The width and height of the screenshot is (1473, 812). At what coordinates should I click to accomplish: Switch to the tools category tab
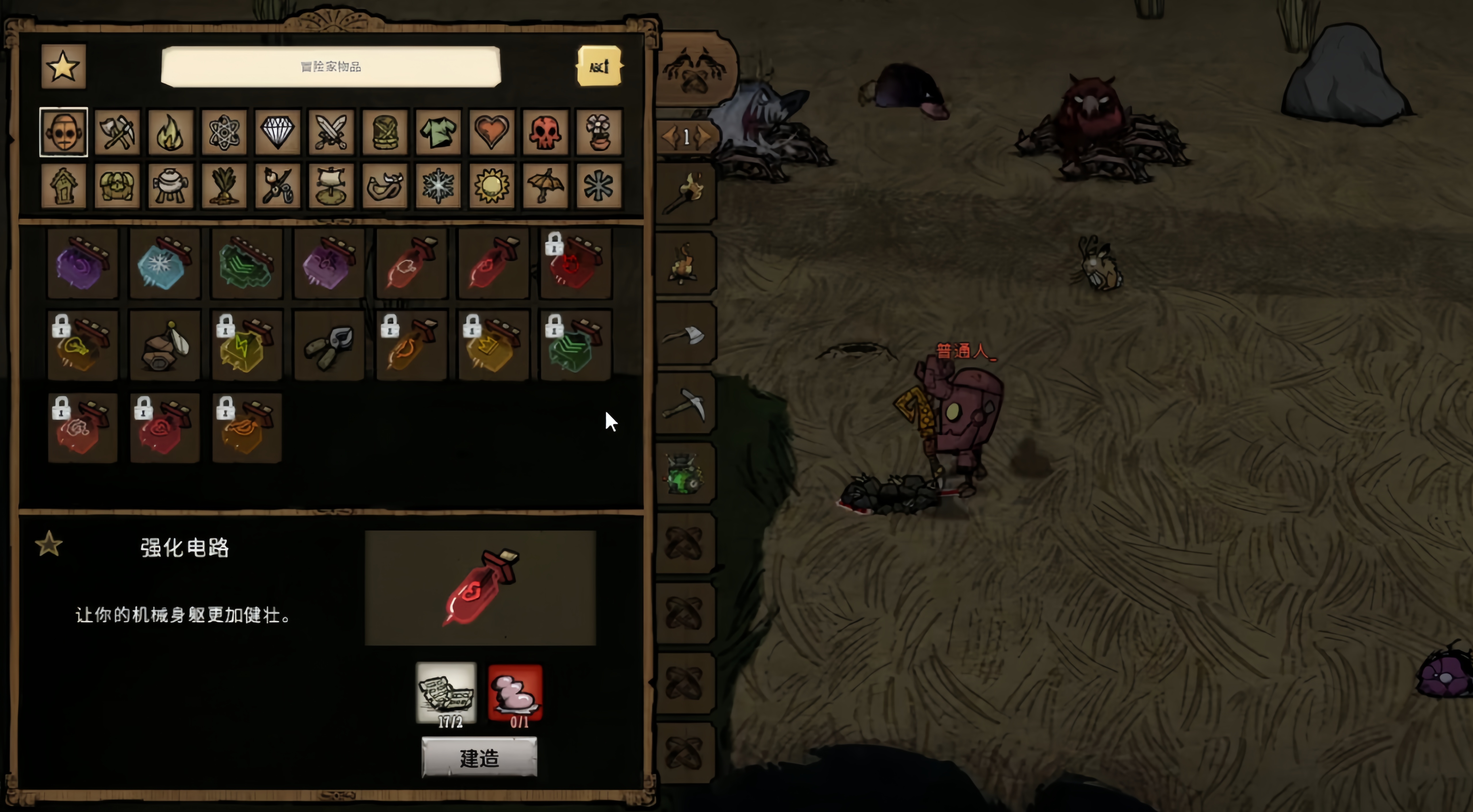click(x=117, y=133)
